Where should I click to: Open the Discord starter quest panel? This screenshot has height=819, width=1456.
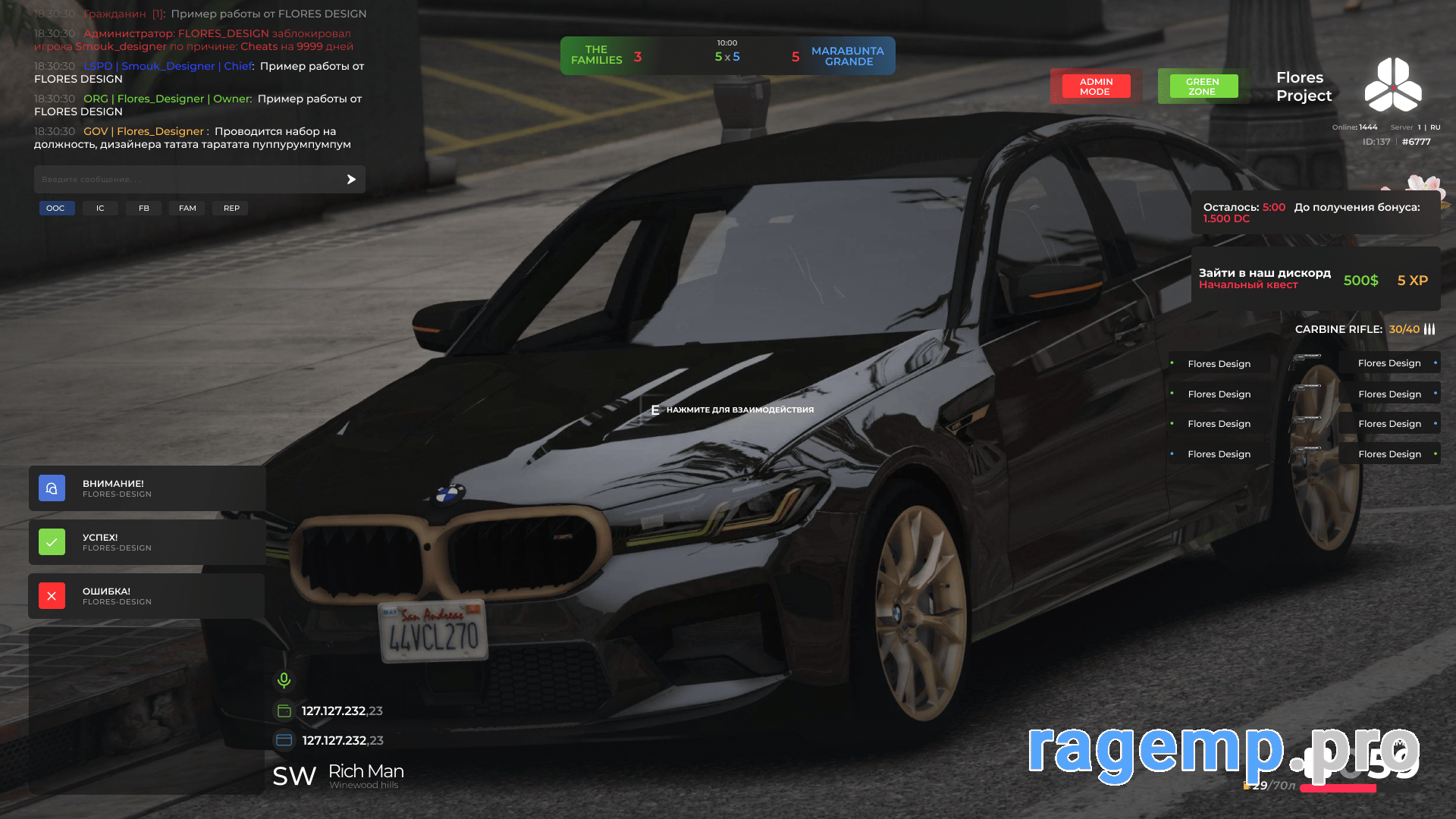(1315, 279)
